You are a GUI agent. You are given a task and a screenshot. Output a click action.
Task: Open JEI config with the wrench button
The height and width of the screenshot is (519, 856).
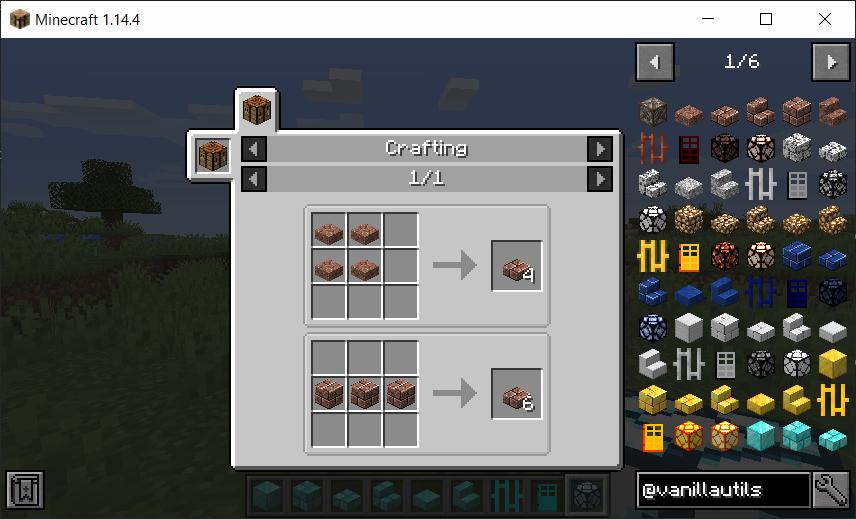tap(832, 490)
